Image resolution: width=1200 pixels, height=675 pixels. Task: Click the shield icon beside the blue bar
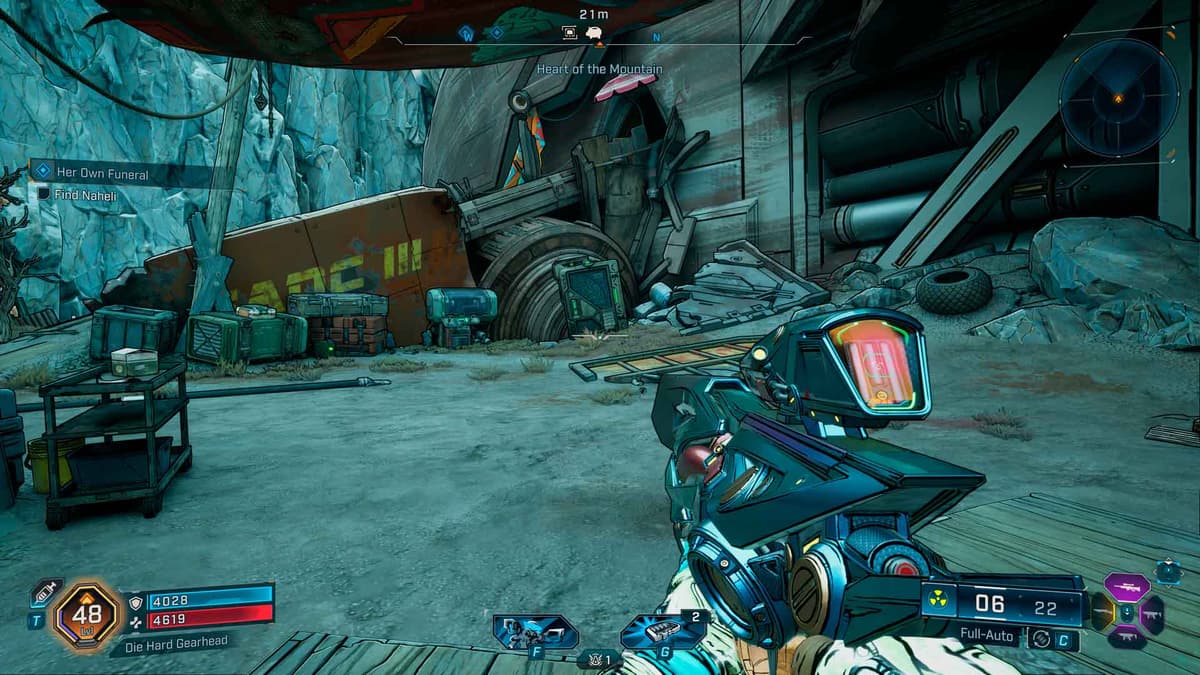click(x=137, y=602)
